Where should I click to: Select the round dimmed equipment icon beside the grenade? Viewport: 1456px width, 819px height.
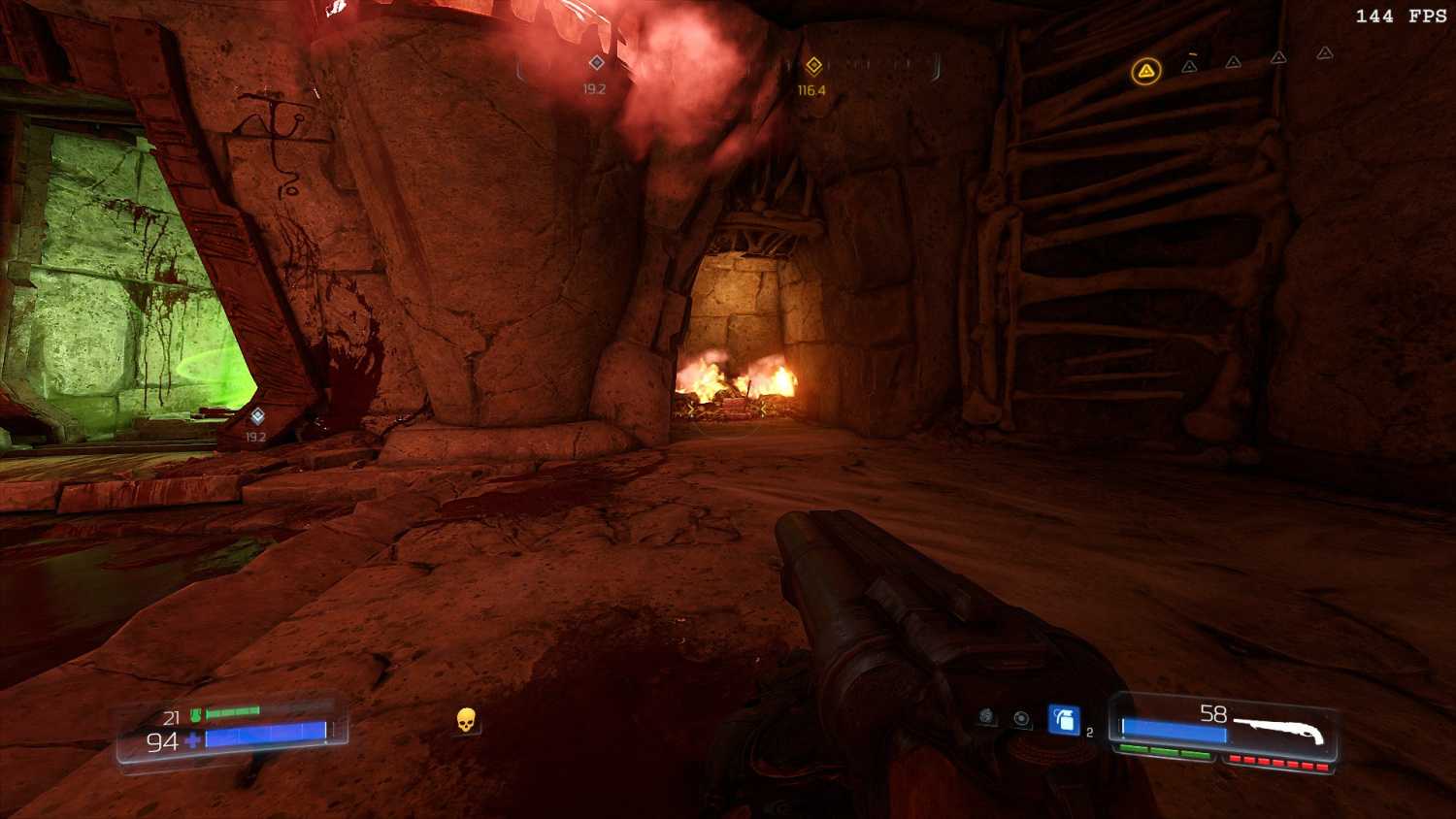click(x=1021, y=718)
